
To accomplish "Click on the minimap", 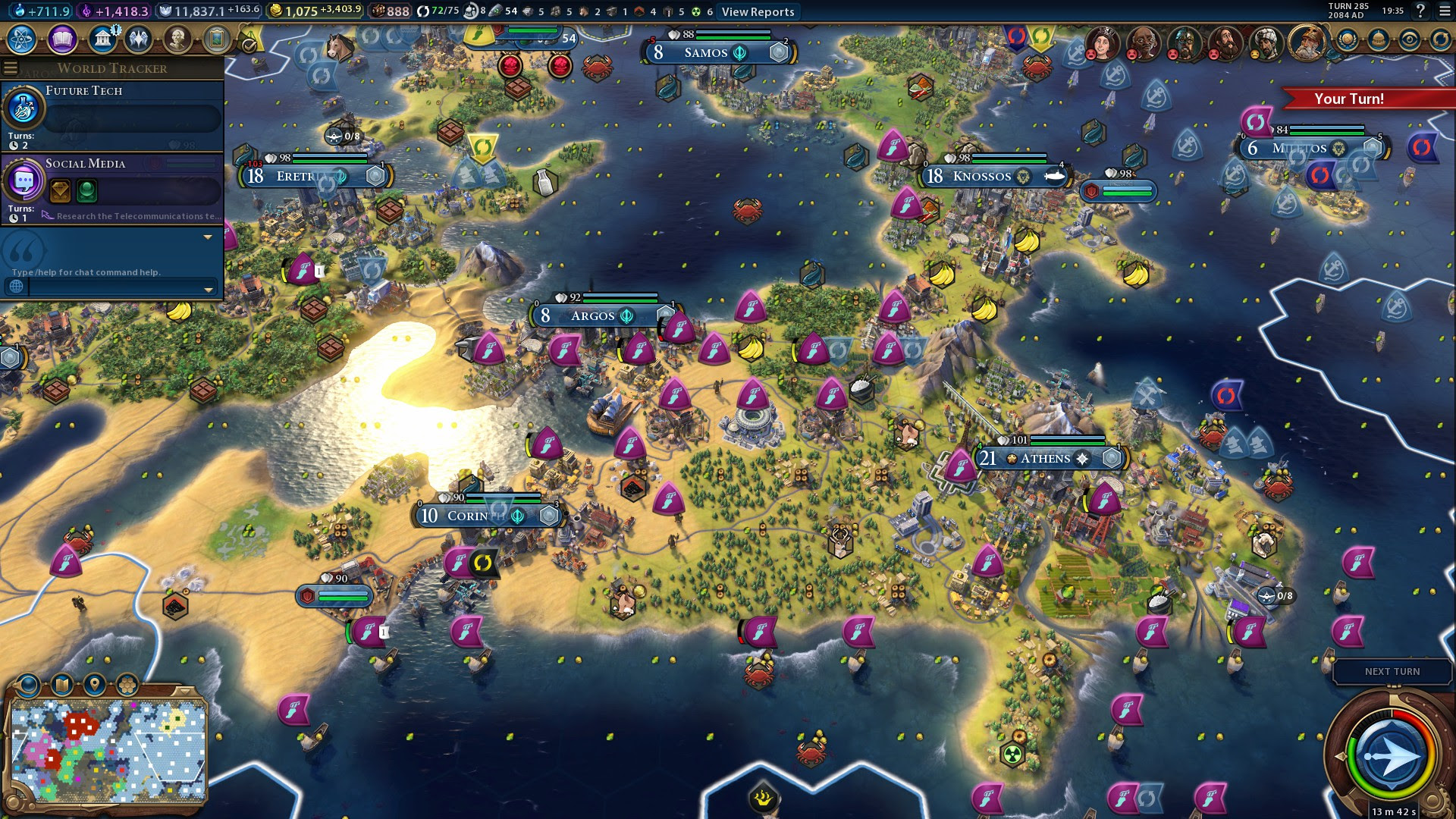I will [108, 751].
